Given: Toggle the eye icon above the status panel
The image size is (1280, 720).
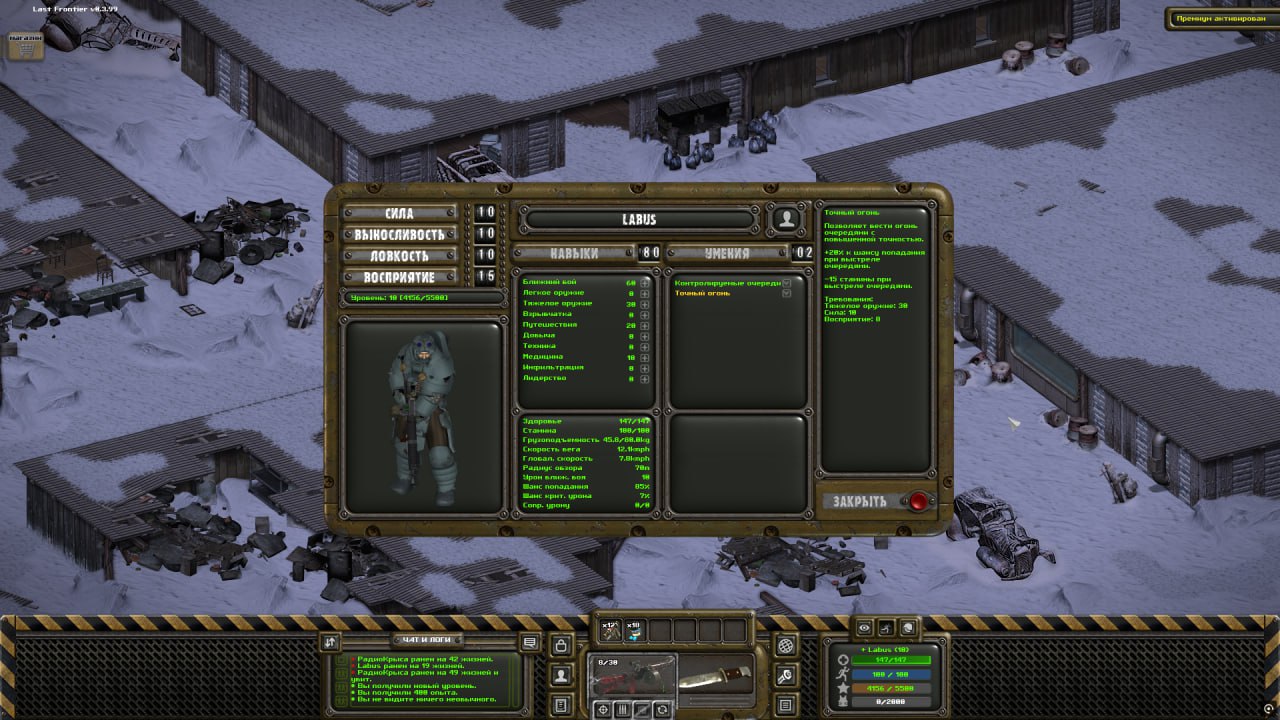Looking at the screenshot, I should click(865, 628).
